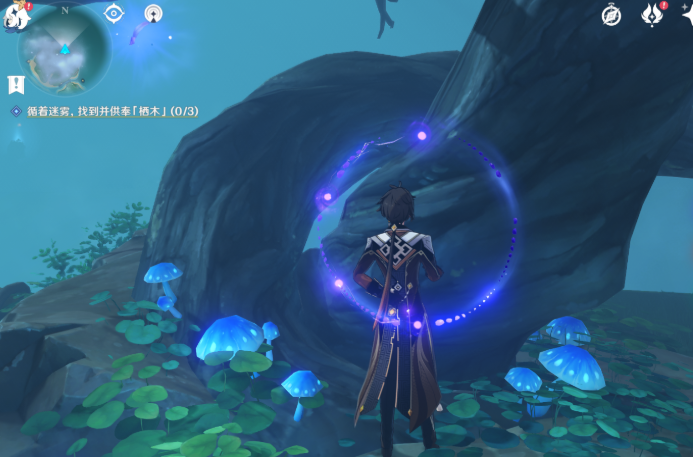Open the winged battle pass icon

click(x=653, y=15)
